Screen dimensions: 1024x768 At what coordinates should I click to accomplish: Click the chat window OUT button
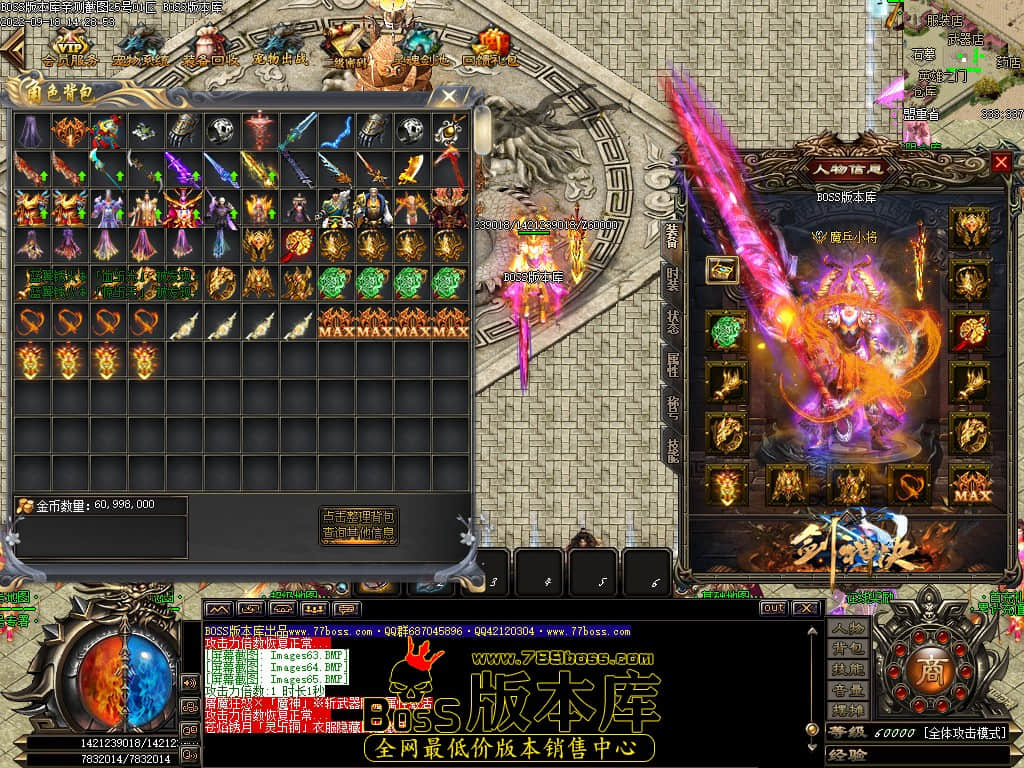click(772, 608)
